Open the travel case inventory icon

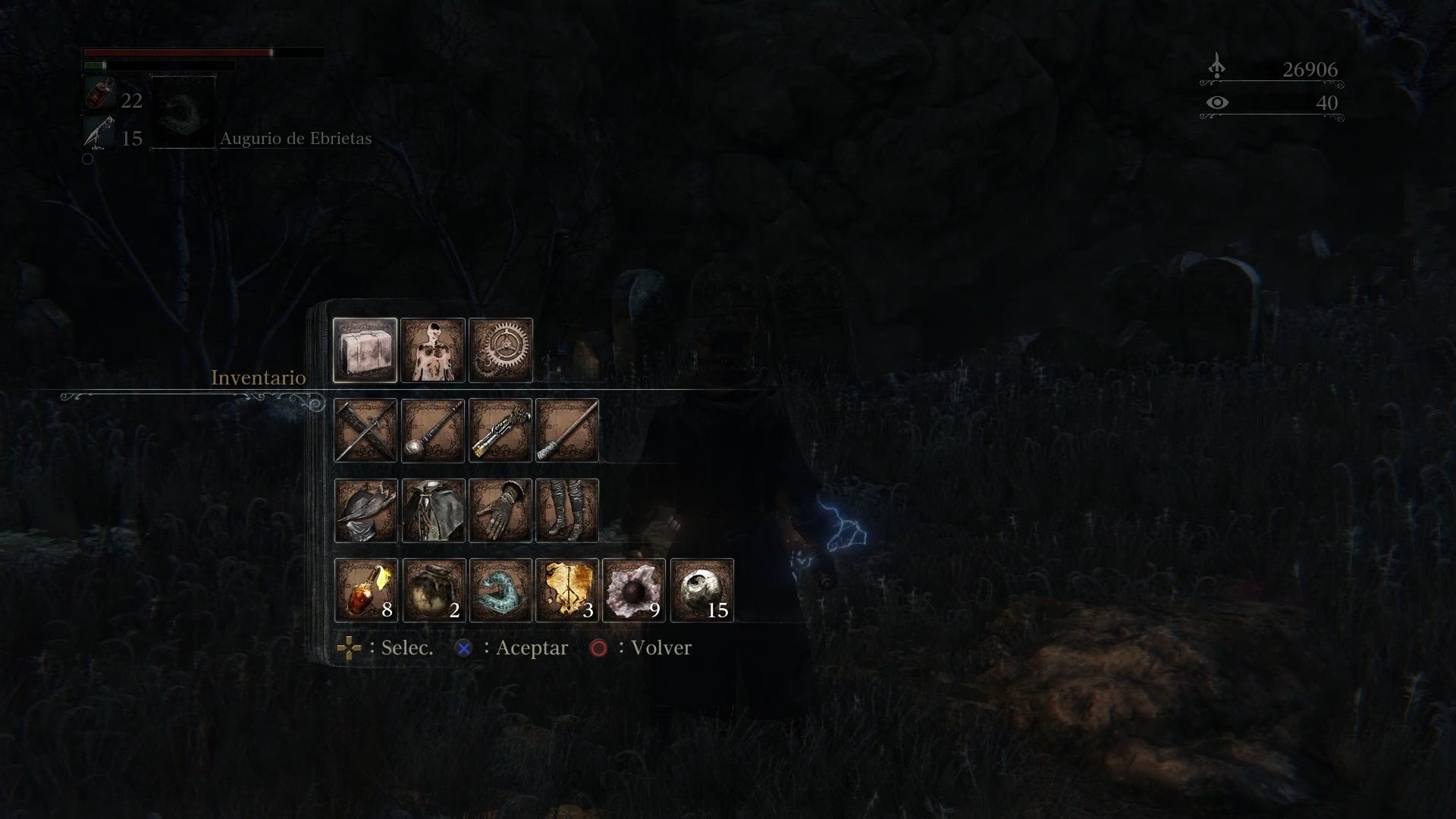pos(365,351)
